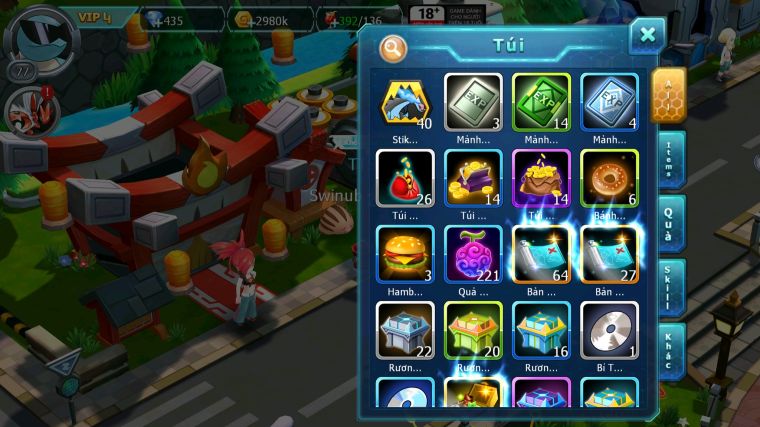Image resolution: width=760 pixels, height=427 pixels.
Task: Select the Hamburger item slot
Action: point(405,254)
